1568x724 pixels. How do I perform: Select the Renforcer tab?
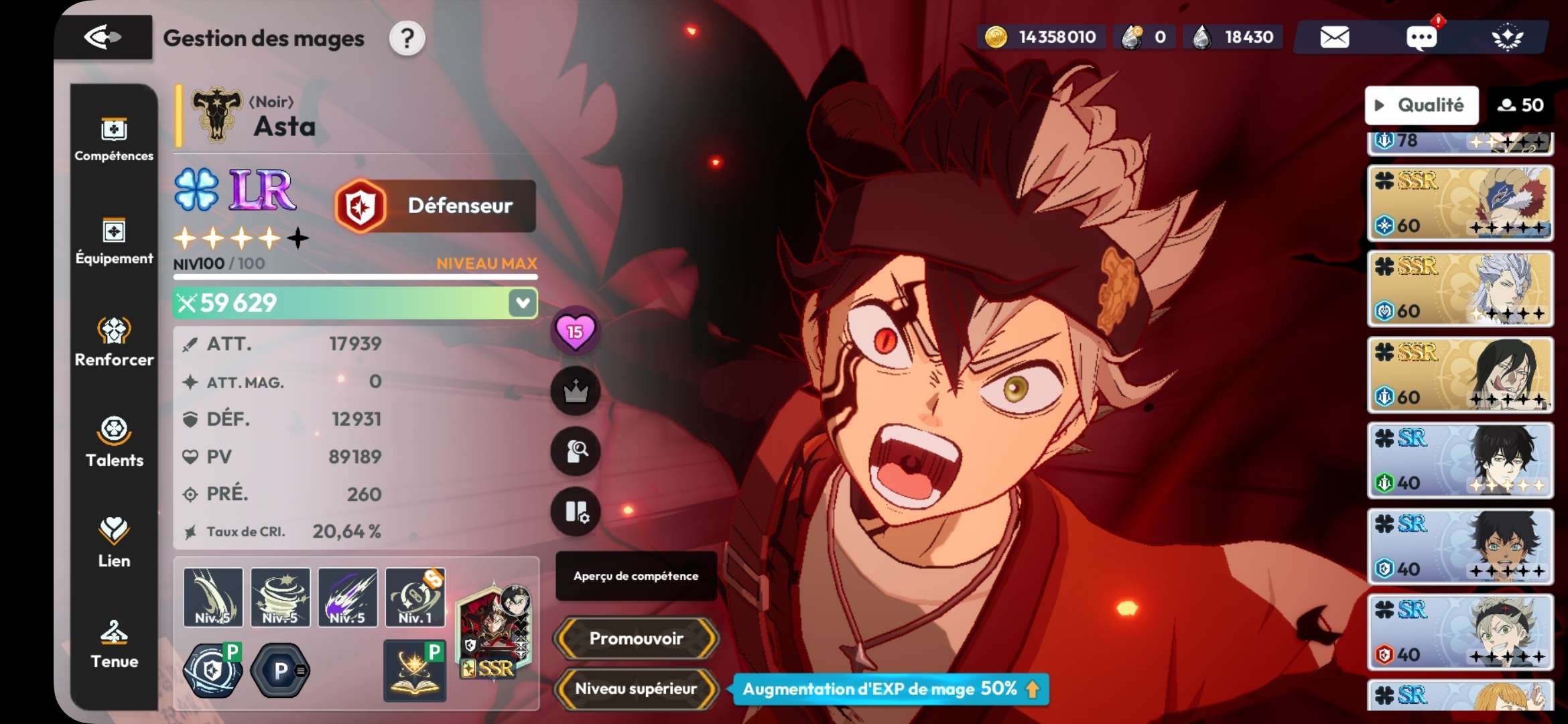click(x=114, y=342)
